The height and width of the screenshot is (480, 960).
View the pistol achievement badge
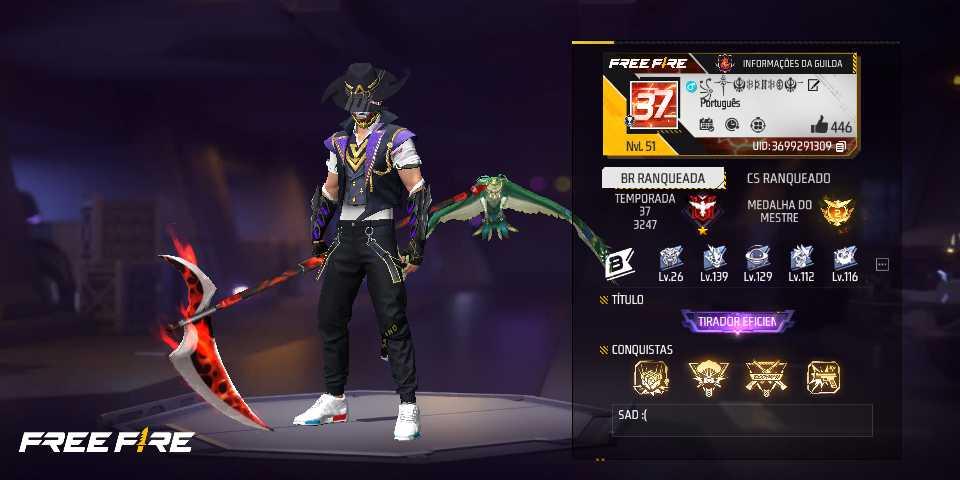pos(823,376)
